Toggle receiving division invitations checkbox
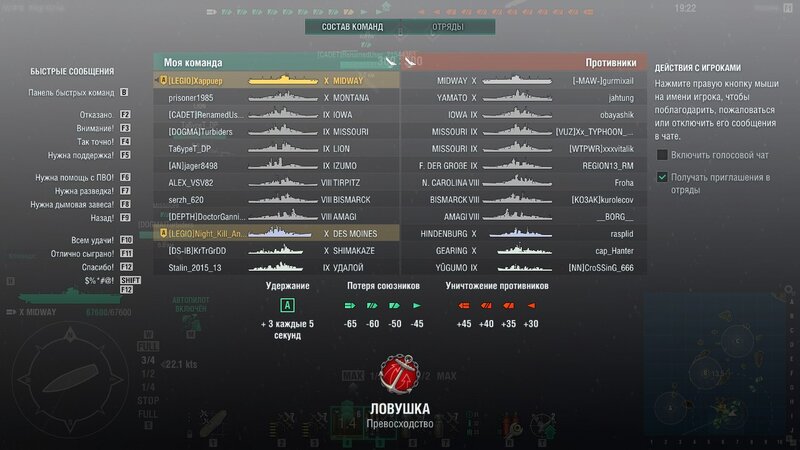Image resolution: width=800 pixels, height=450 pixels. [662, 177]
